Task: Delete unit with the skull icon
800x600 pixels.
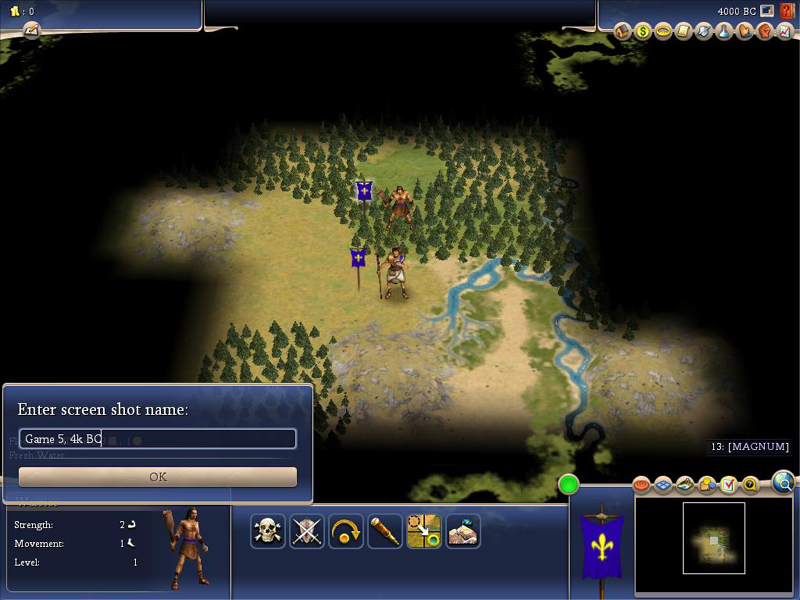Action: click(x=267, y=531)
